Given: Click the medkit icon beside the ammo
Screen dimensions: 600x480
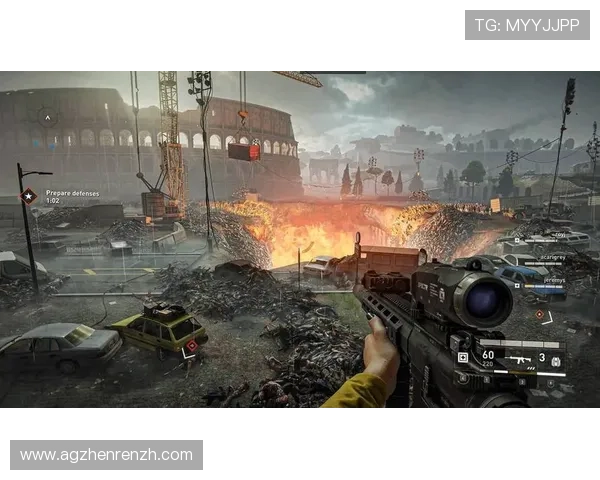Looking at the screenshot, I should tap(463, 356).
